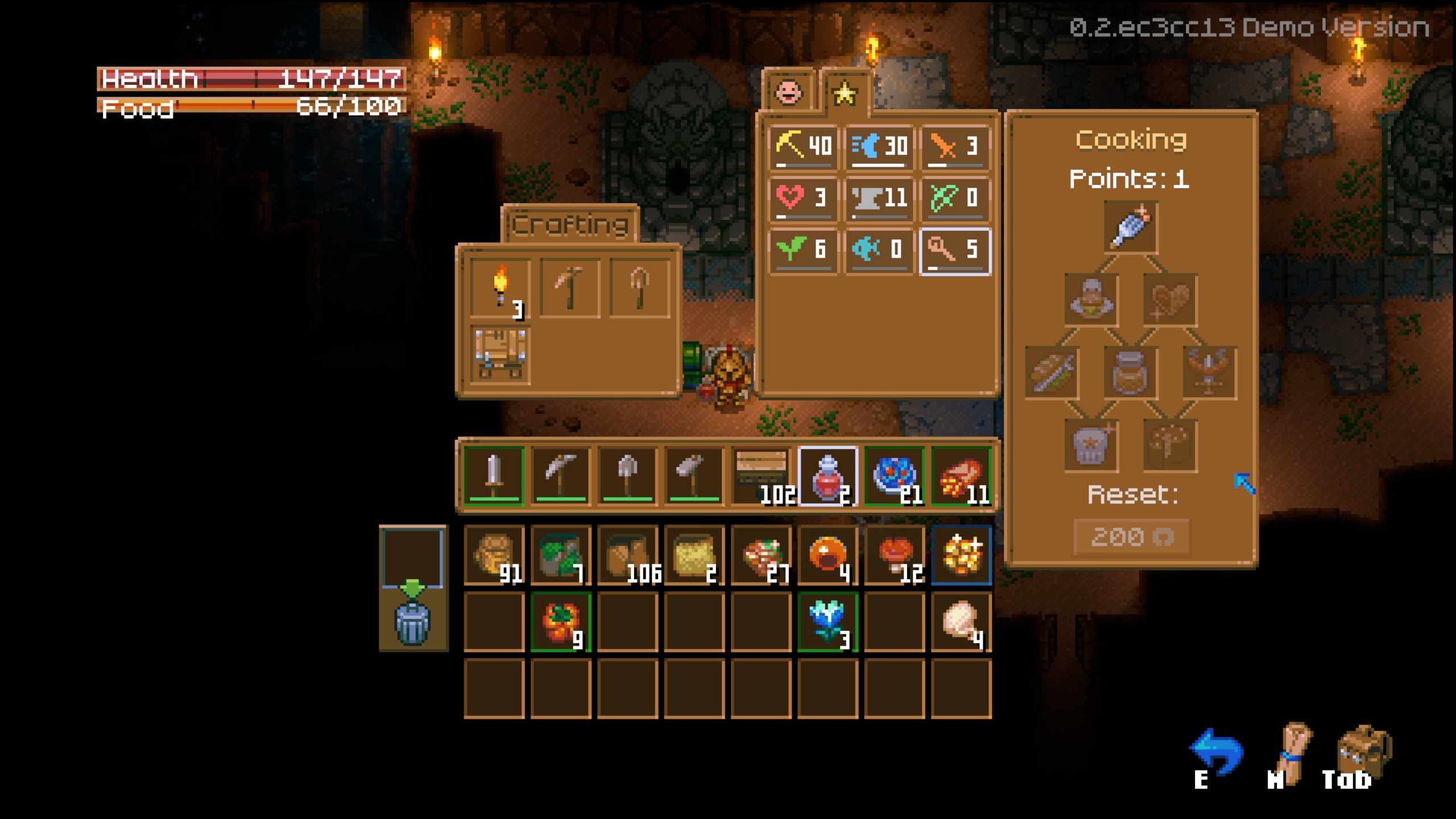Select the shovel hotbar slot

click(x=627, y=475)
